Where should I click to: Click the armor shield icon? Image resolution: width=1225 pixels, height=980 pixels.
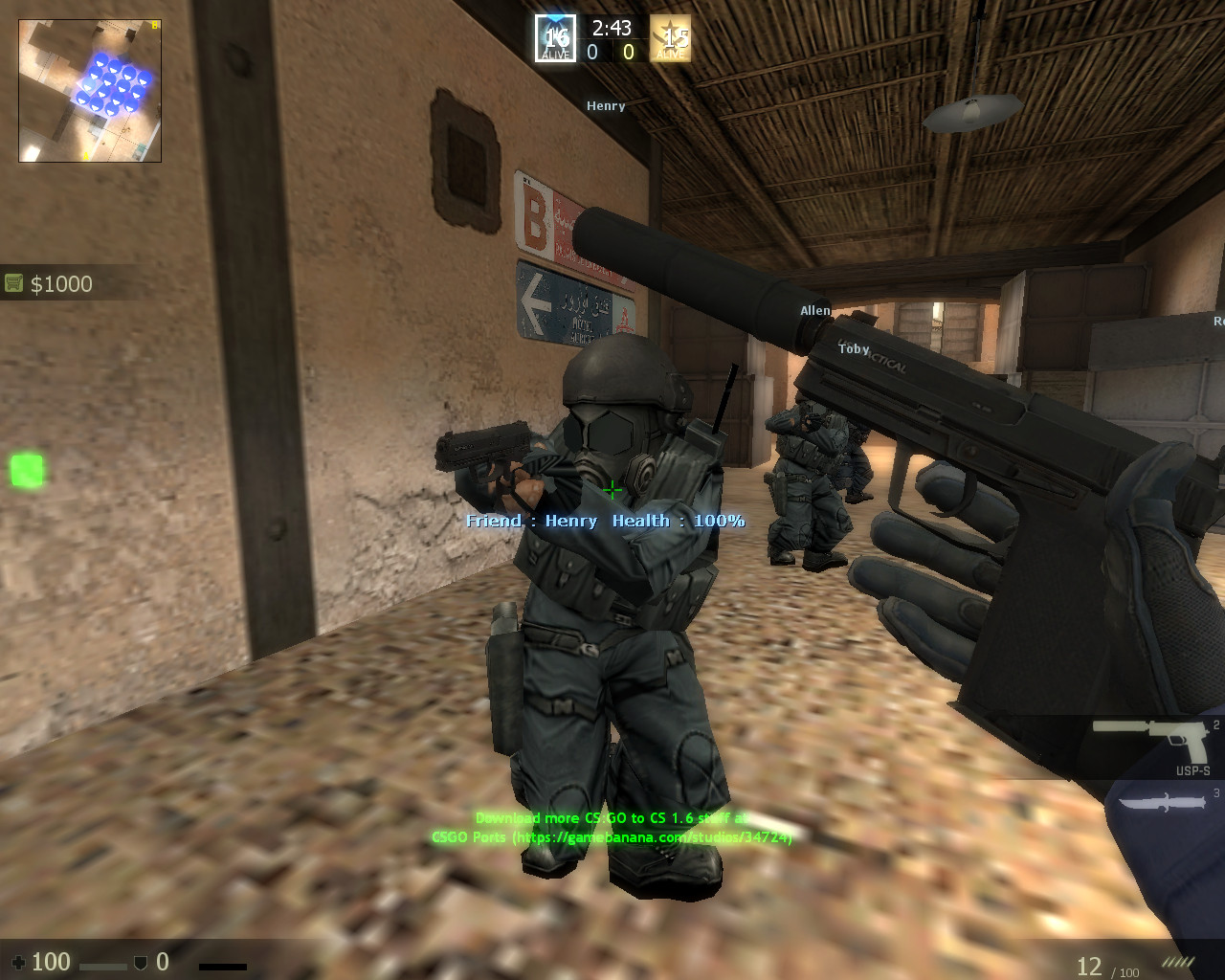142,961
